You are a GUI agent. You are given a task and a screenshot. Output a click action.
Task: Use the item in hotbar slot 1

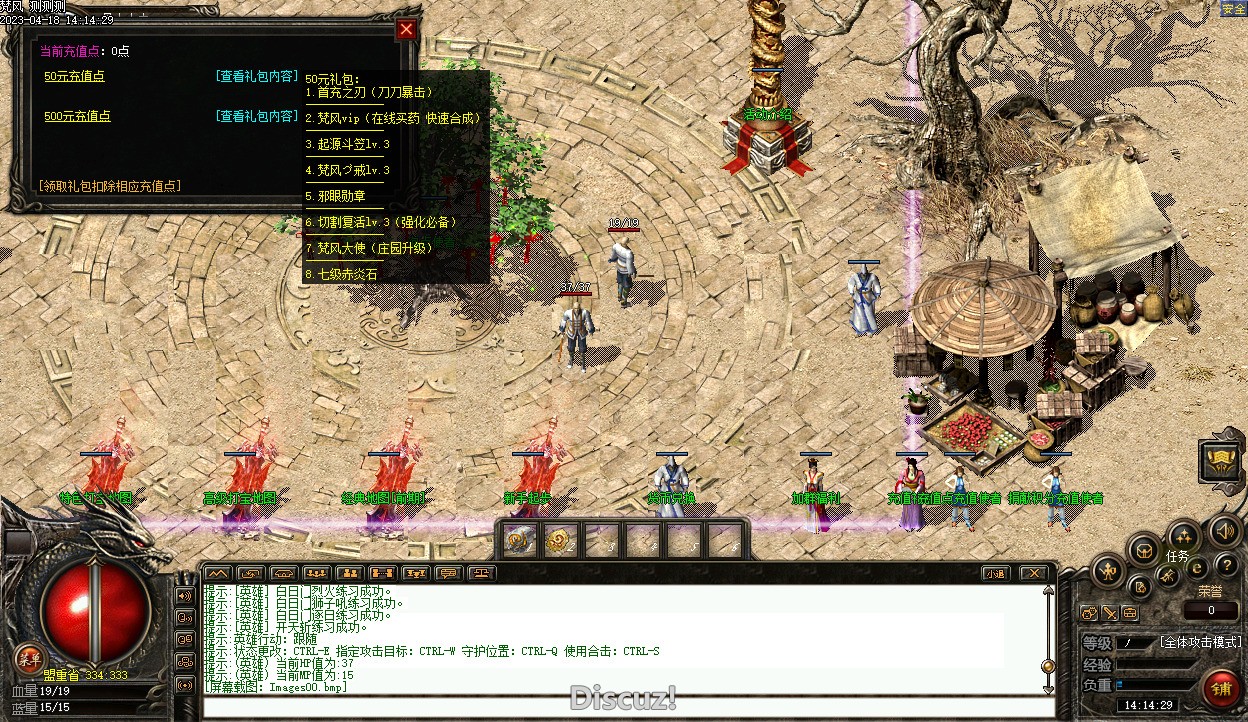[x=518, y=540]
